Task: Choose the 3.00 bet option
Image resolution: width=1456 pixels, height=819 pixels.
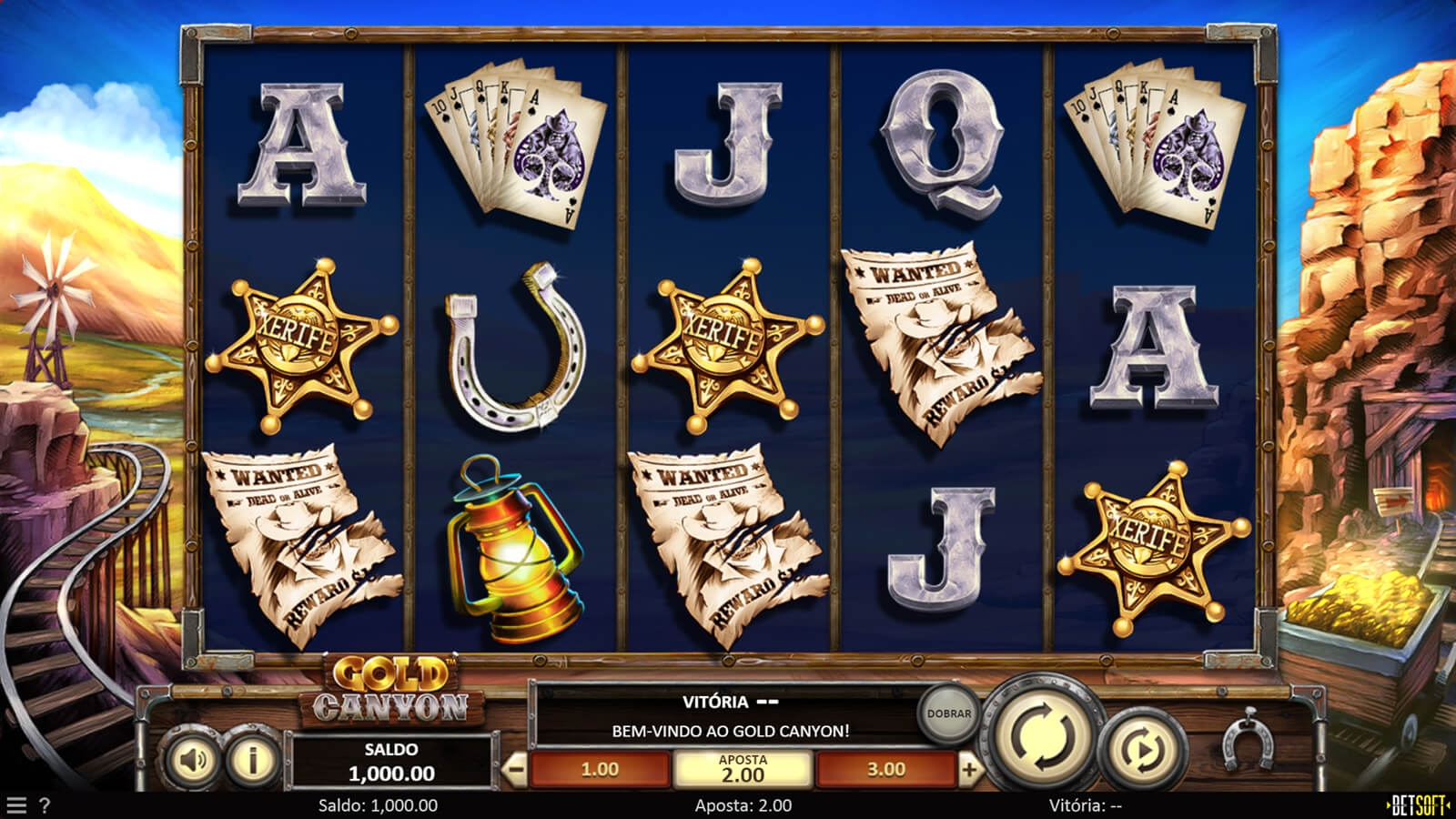Action: pos(885,770)
